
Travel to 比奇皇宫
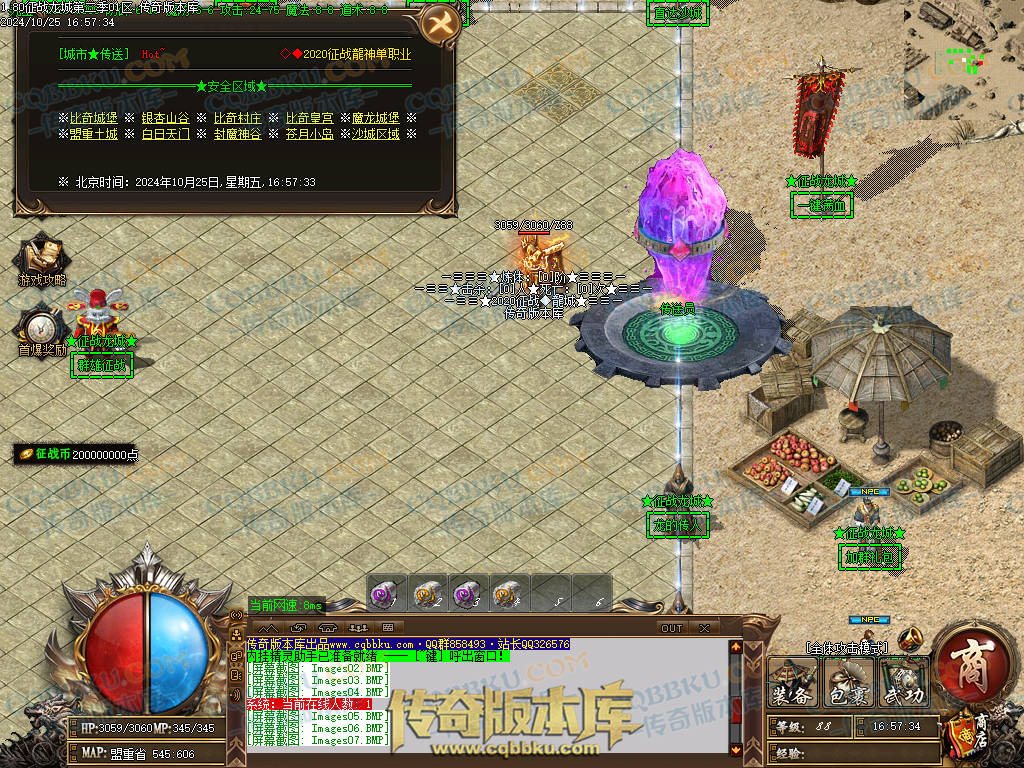(x=307, y=118)
